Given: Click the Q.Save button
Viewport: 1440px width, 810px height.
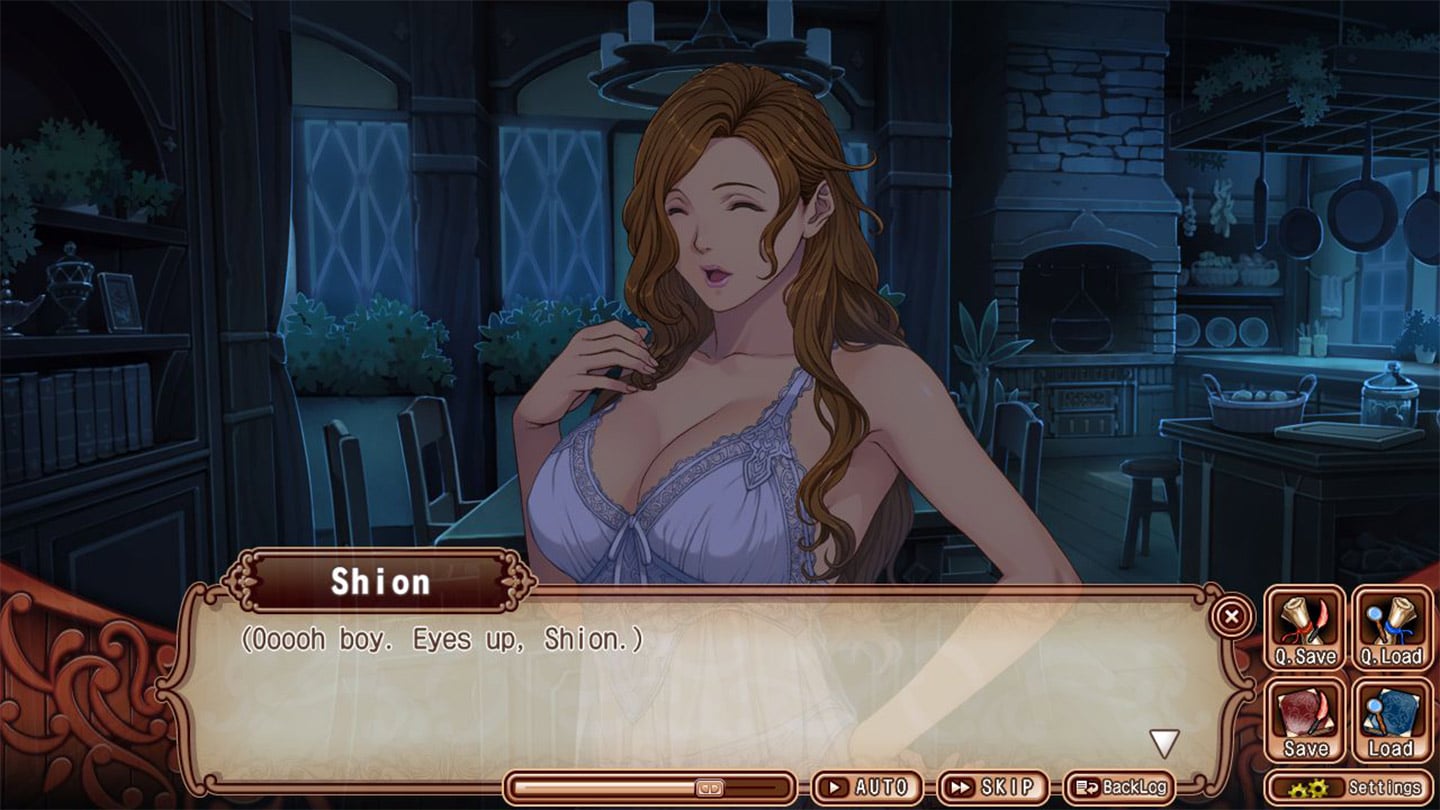Looking at the screenshot, I should [x=1305, y=629].
